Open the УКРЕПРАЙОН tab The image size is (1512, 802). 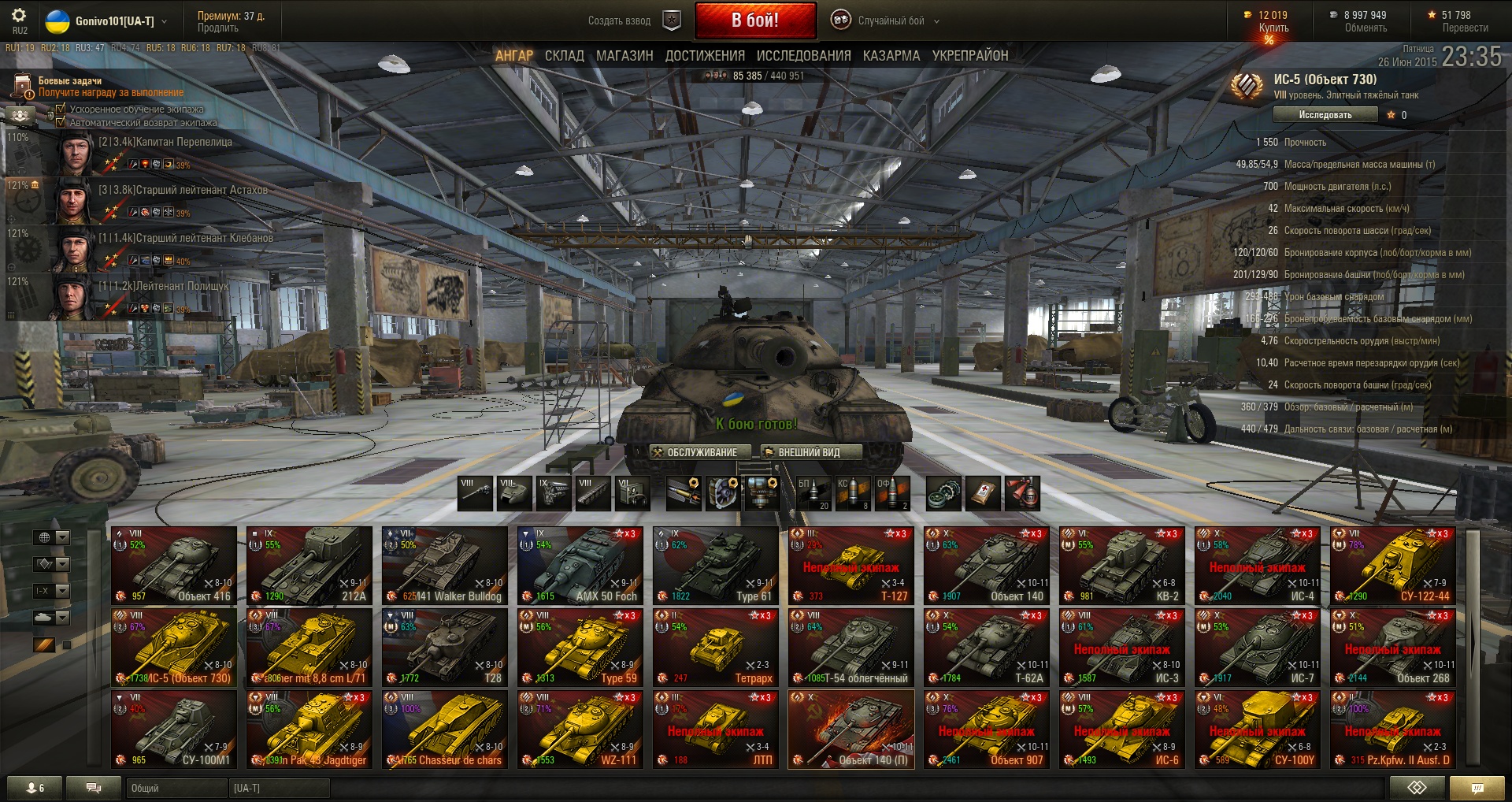pyautogui.click(x=969, y=56)
